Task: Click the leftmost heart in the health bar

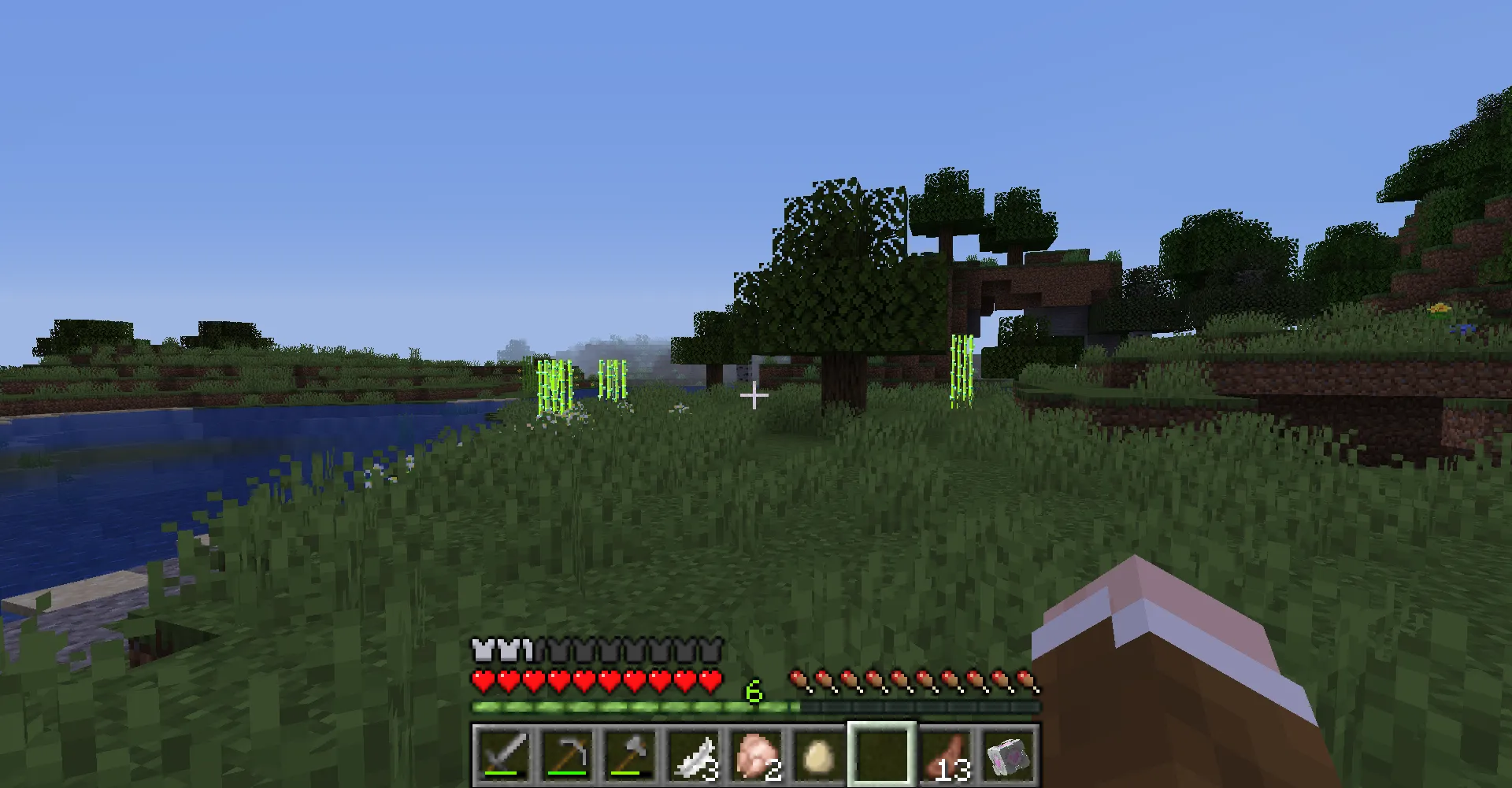Action: pos(482,680)
